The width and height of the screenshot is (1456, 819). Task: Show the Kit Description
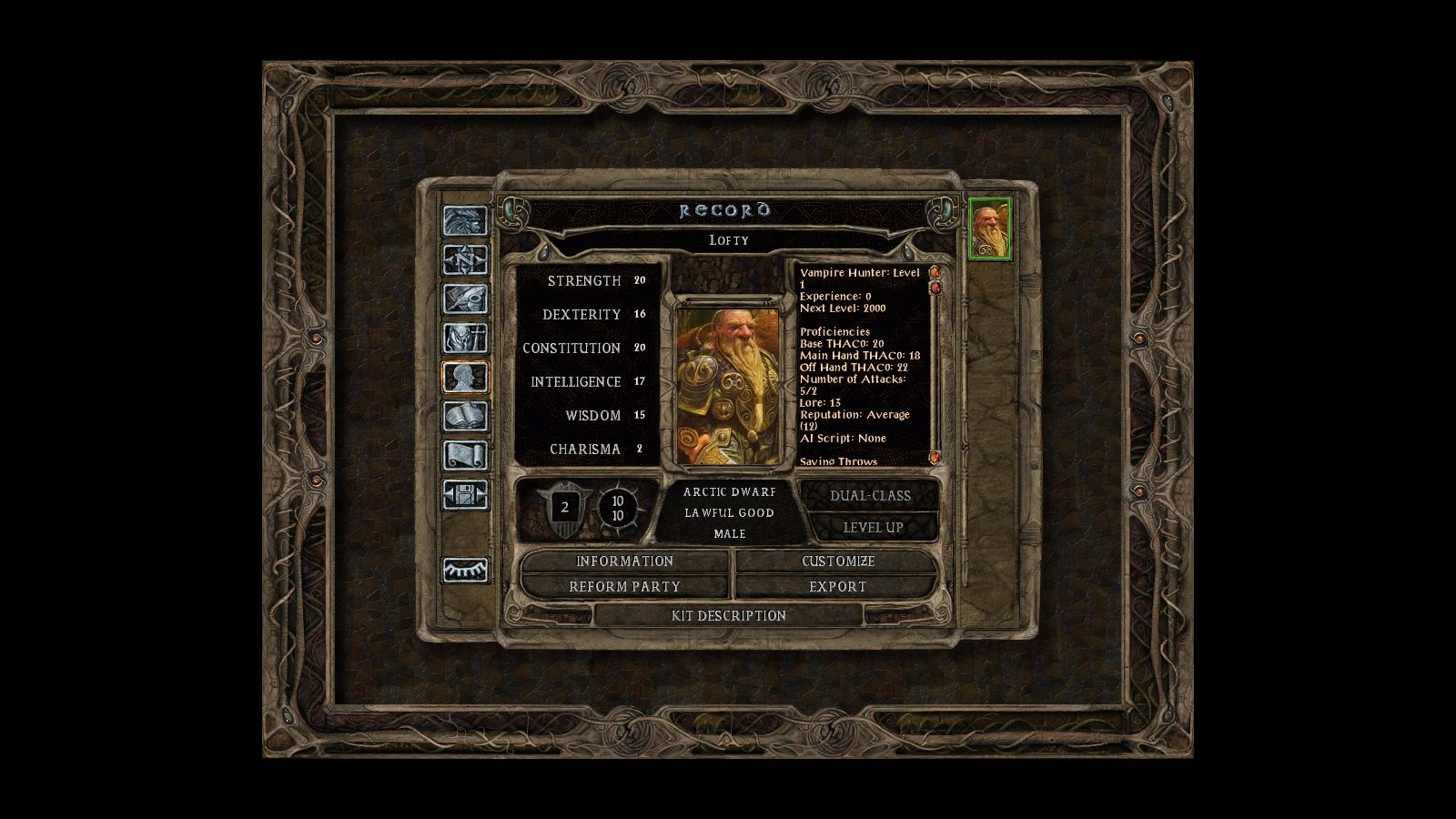728,616
